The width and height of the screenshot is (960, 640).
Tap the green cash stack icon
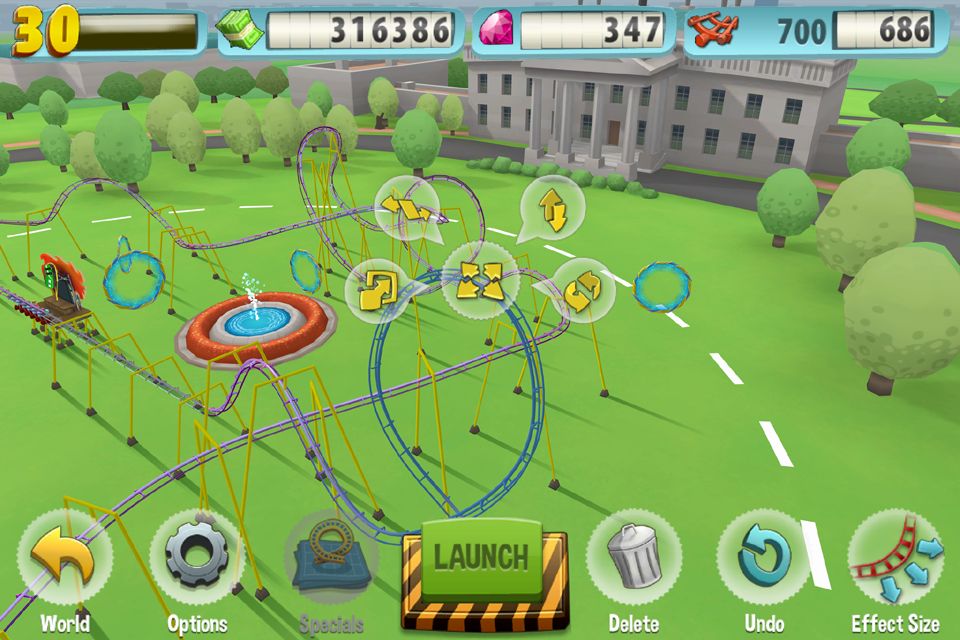pyautogui.click(x=240, y=30)
